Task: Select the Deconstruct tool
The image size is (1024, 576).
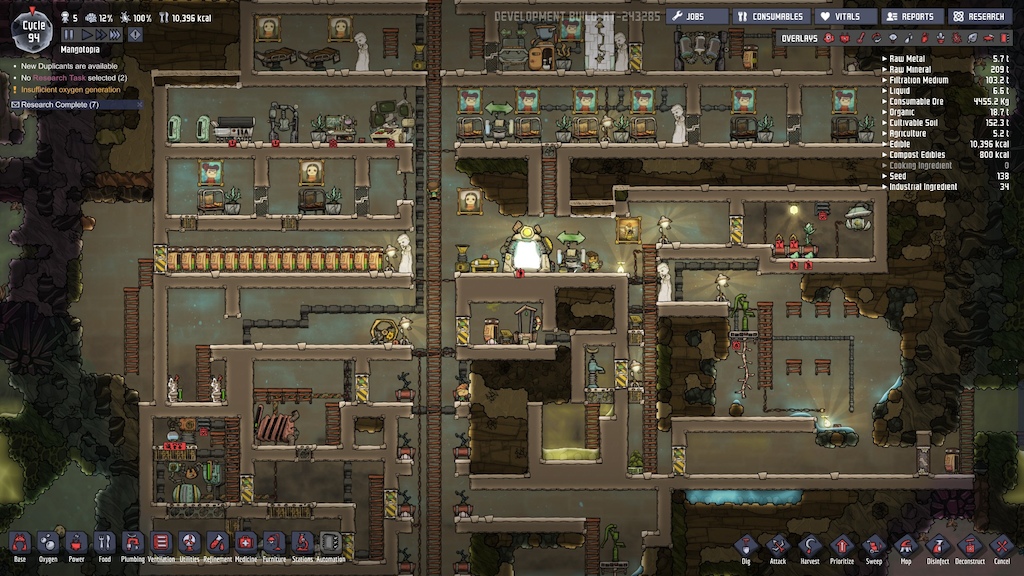Action: coord(969,548)
